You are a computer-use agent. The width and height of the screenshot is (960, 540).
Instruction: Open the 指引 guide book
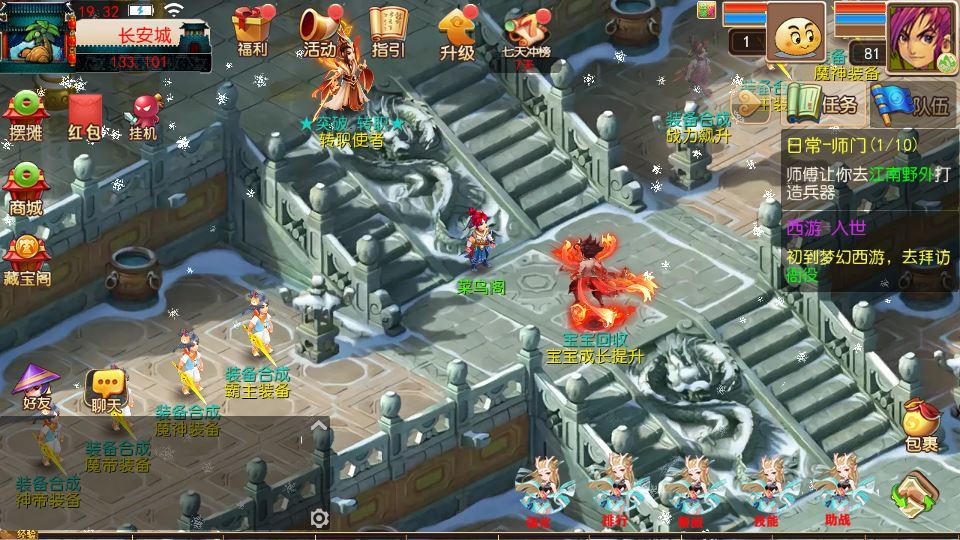388,31
